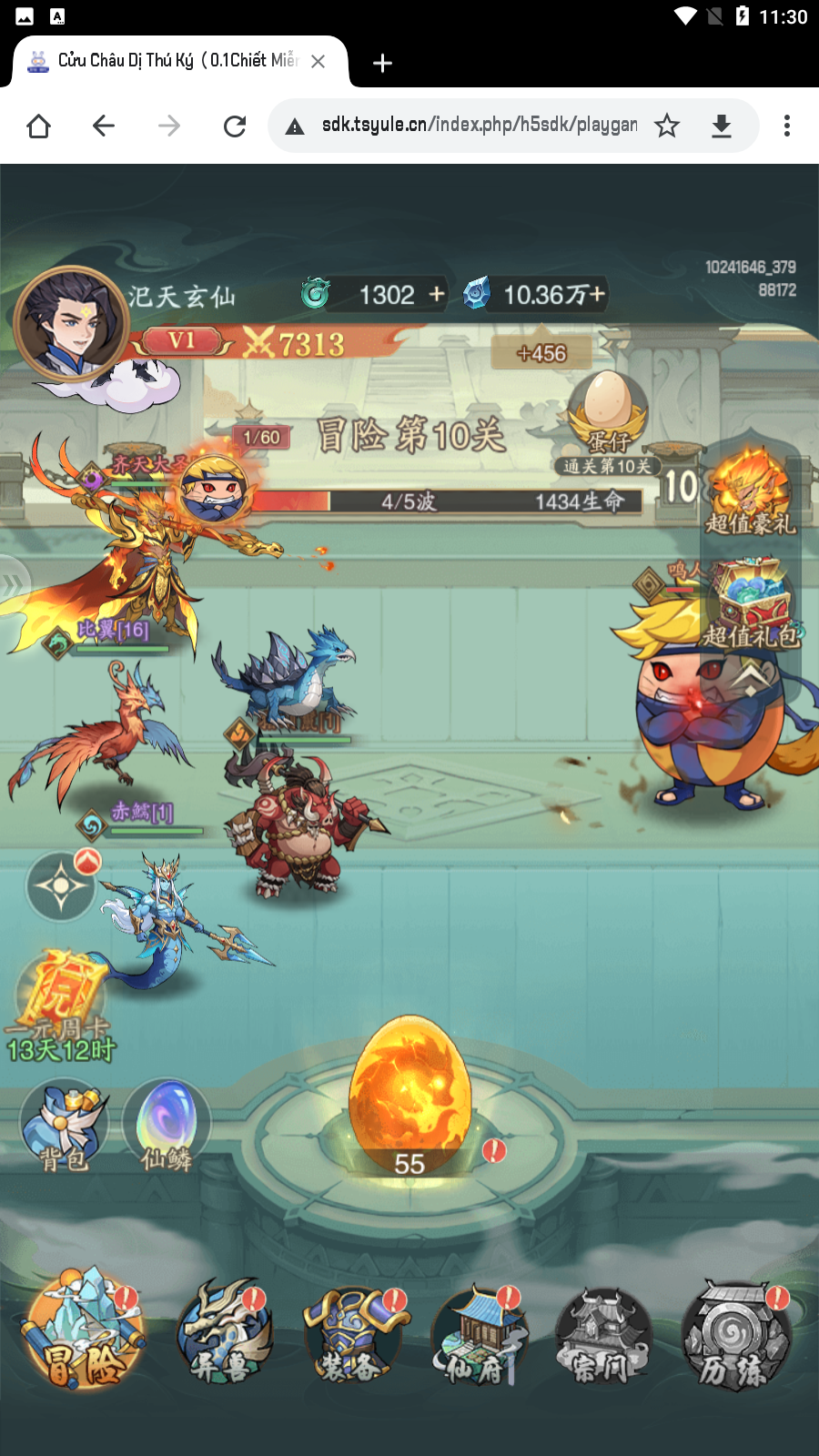Bookmark this page with the star
This screenshot has height=1456, width=819.
(667, 126)
